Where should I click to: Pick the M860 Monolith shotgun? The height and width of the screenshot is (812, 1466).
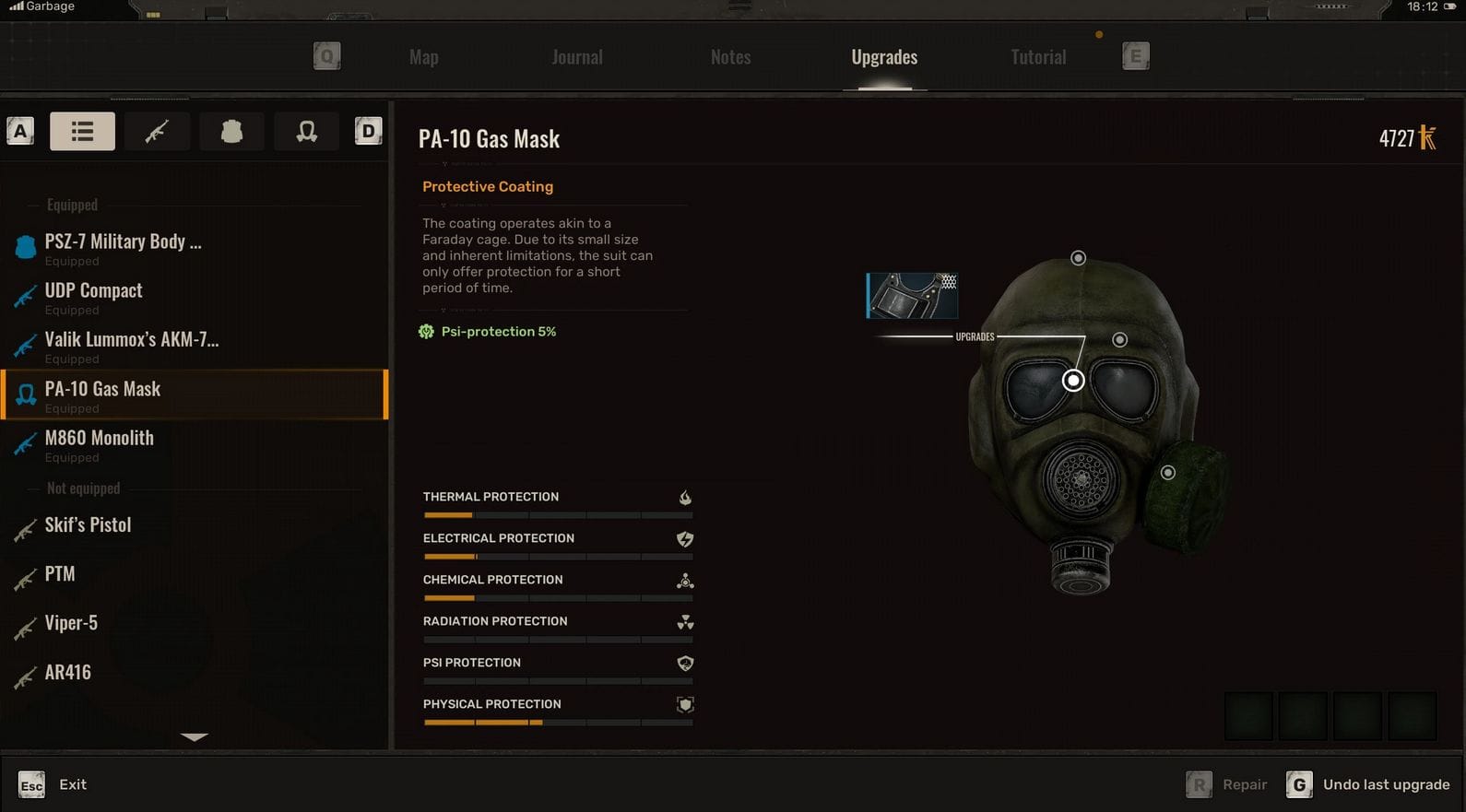[100, 439]
